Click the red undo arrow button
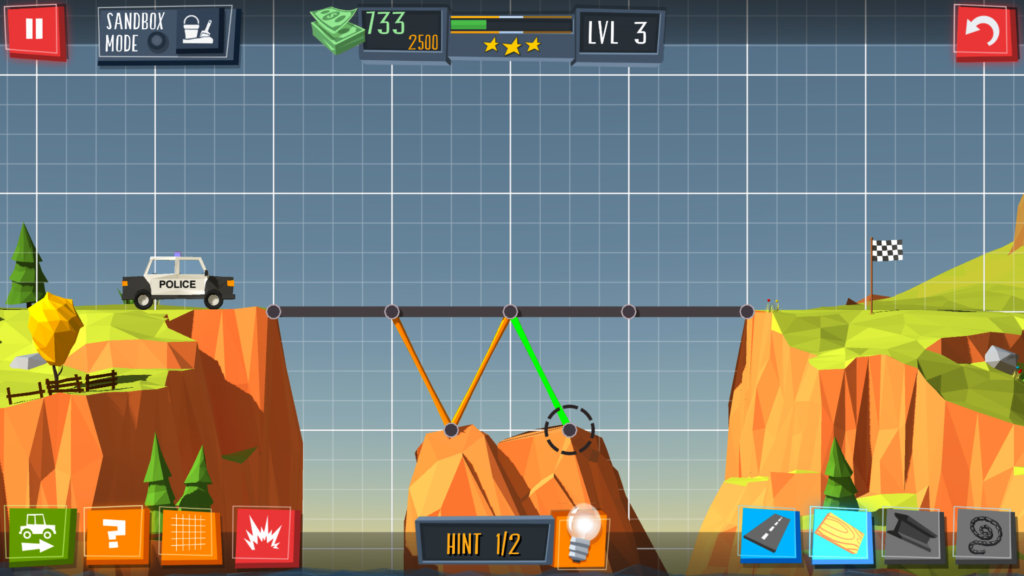This screenshot has width=1024, height=576. pyautogui.click(x=985, y=32)
